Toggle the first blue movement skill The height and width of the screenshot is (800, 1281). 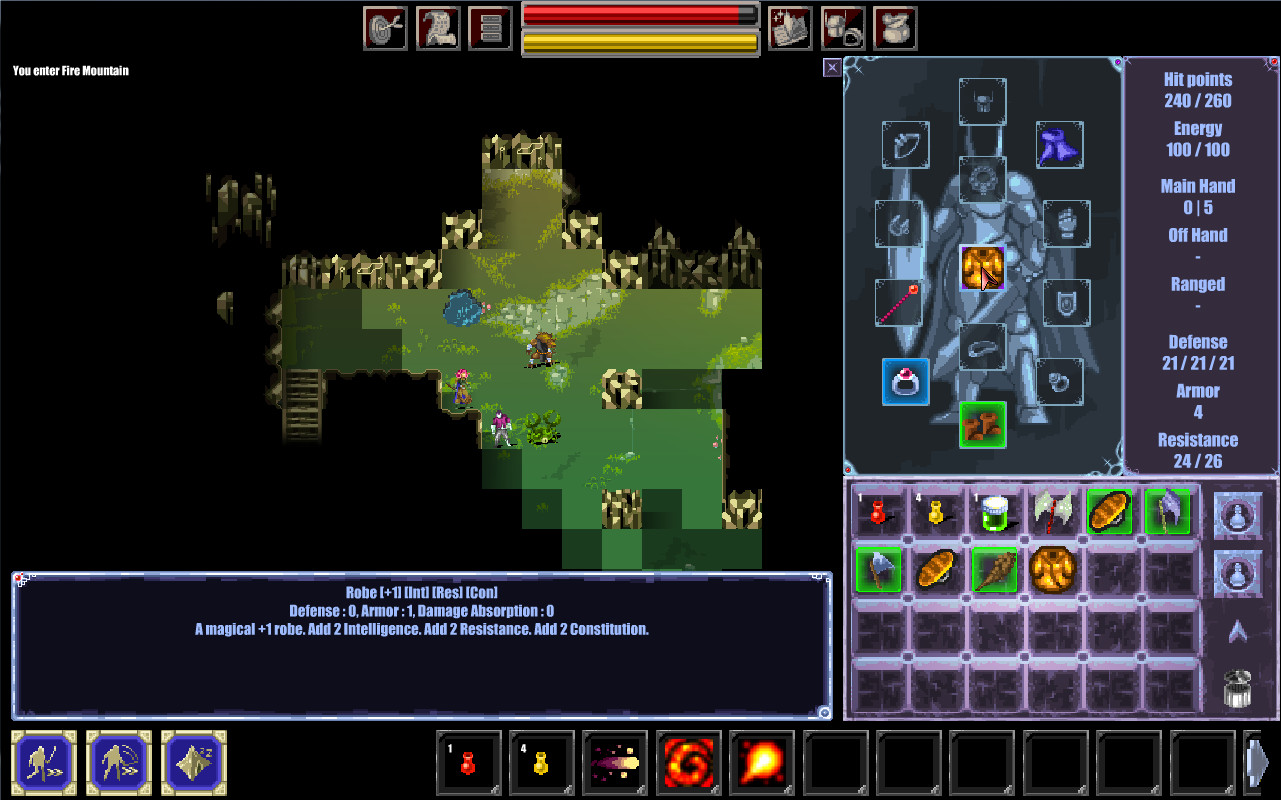tap(42, 763)
